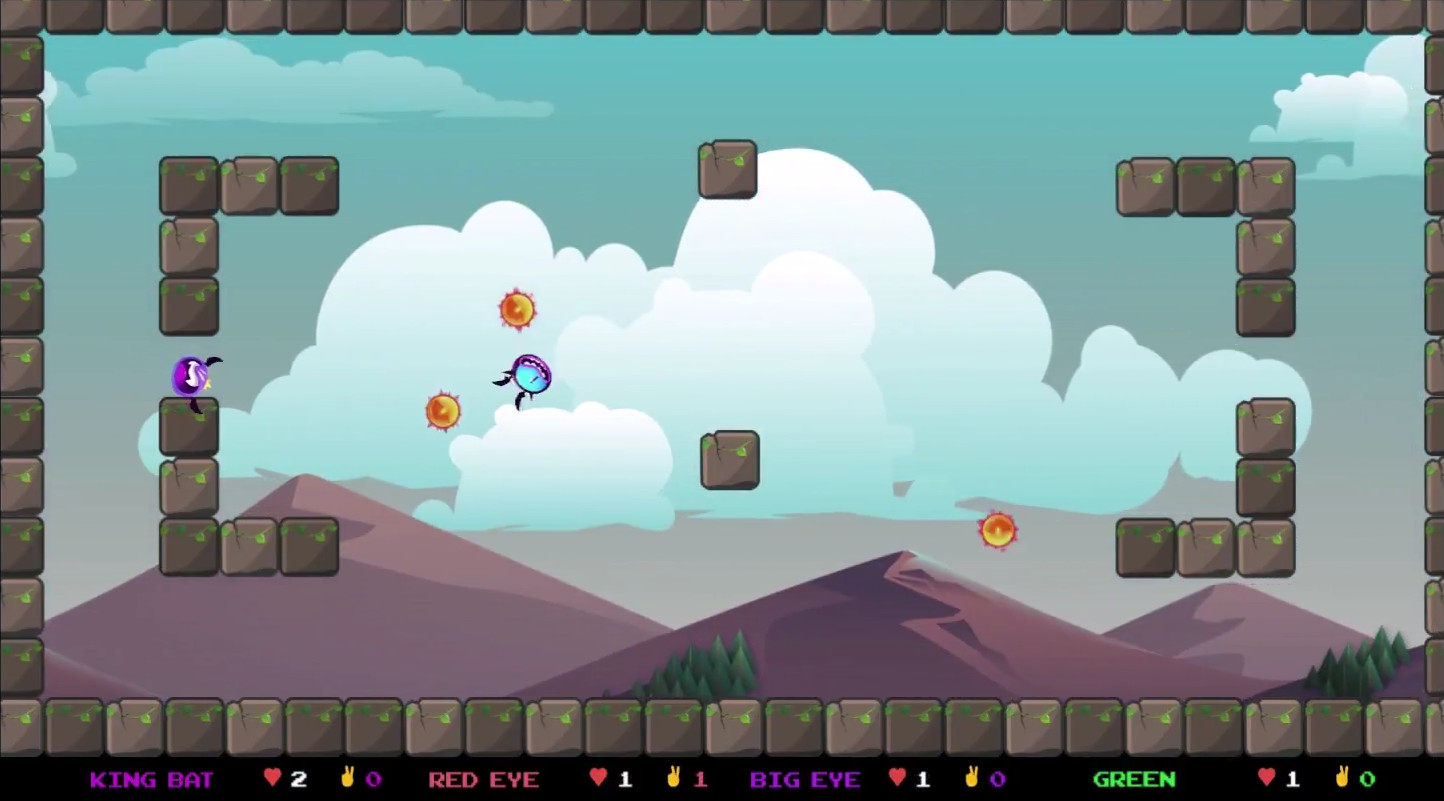This screenshot has height=801, width=1444.
Task: Click the Big Eye heart icon
Action: point(896,779)
